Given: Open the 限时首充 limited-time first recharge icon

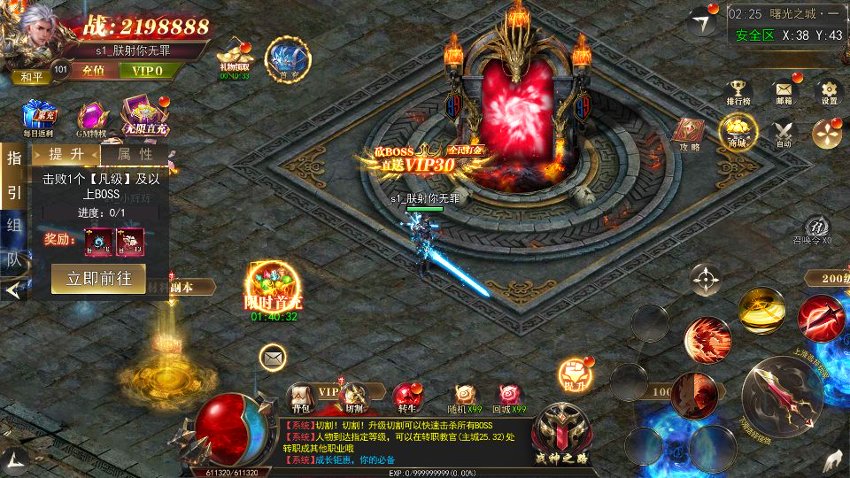Looking at the screenshot, I should pyautogui.click(x=272, y=288).
